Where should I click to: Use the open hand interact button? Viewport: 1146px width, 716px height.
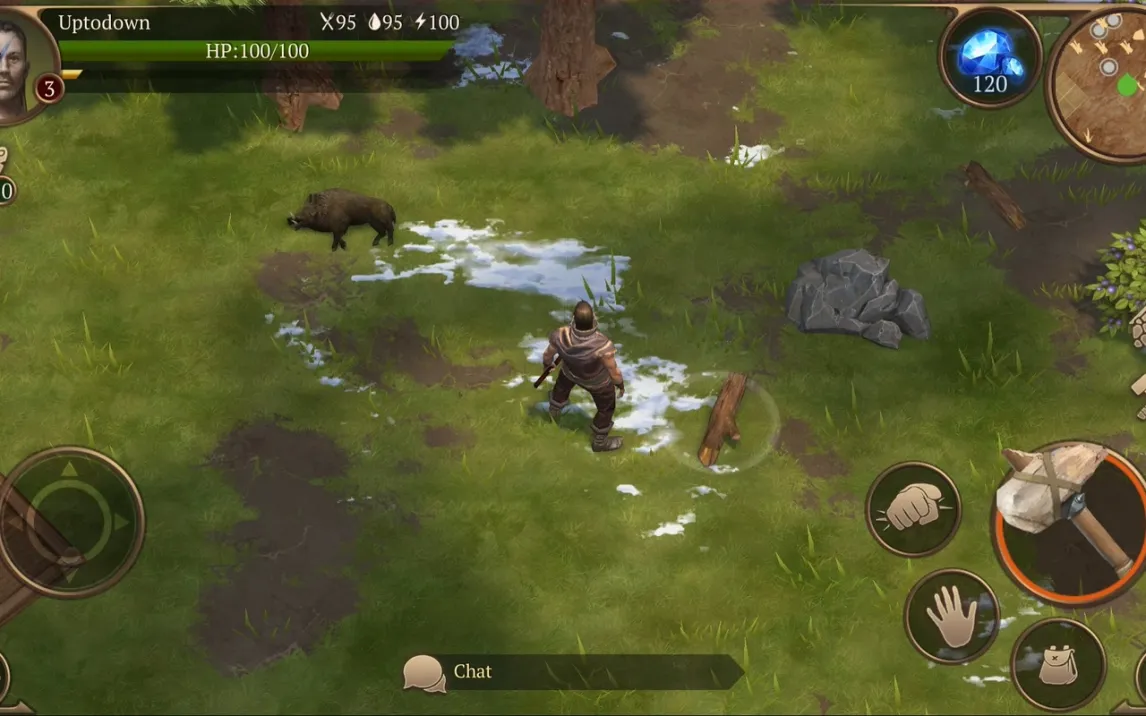[x=951, y=615]
